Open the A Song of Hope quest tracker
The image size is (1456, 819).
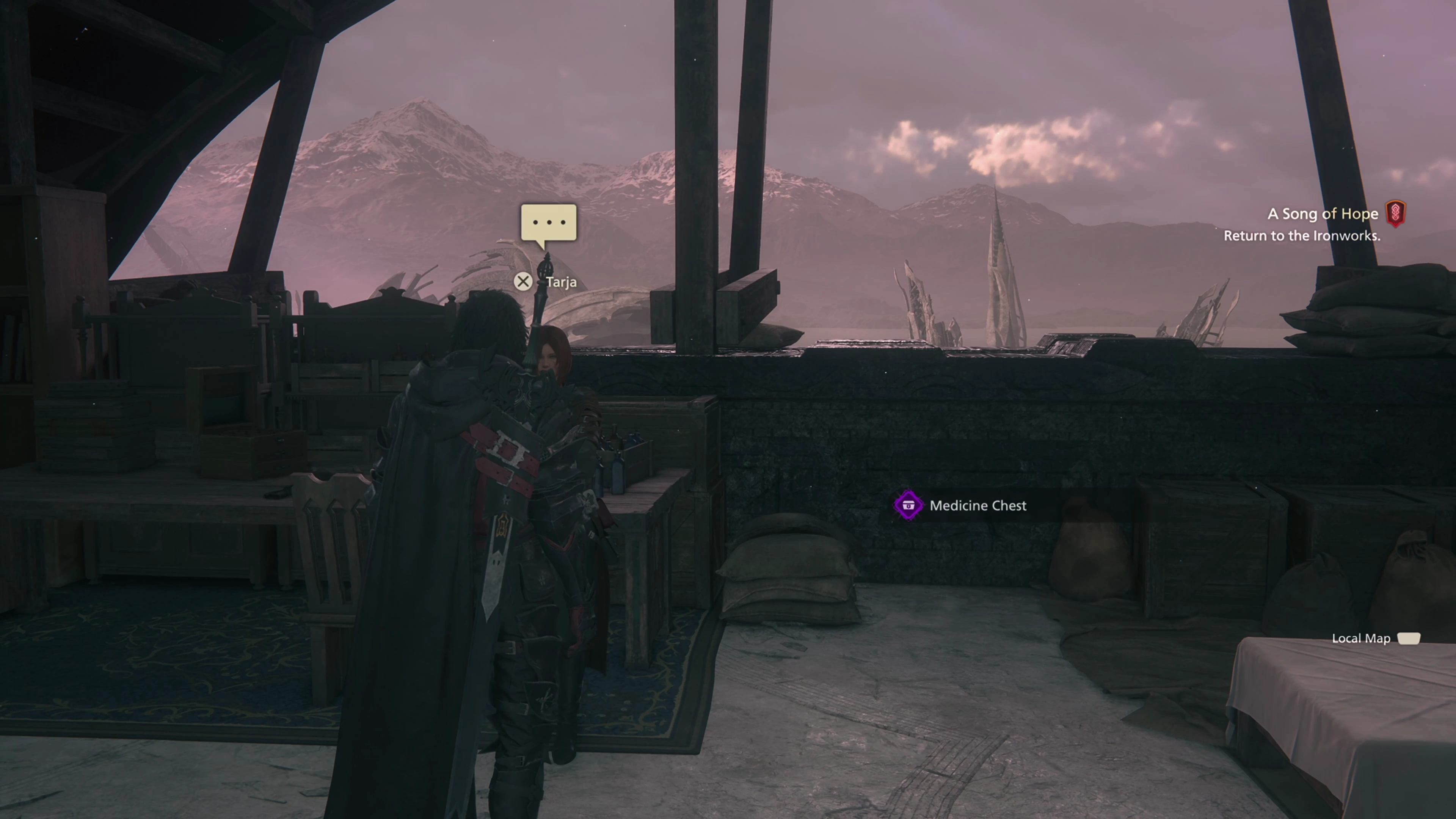point(1322,214)
